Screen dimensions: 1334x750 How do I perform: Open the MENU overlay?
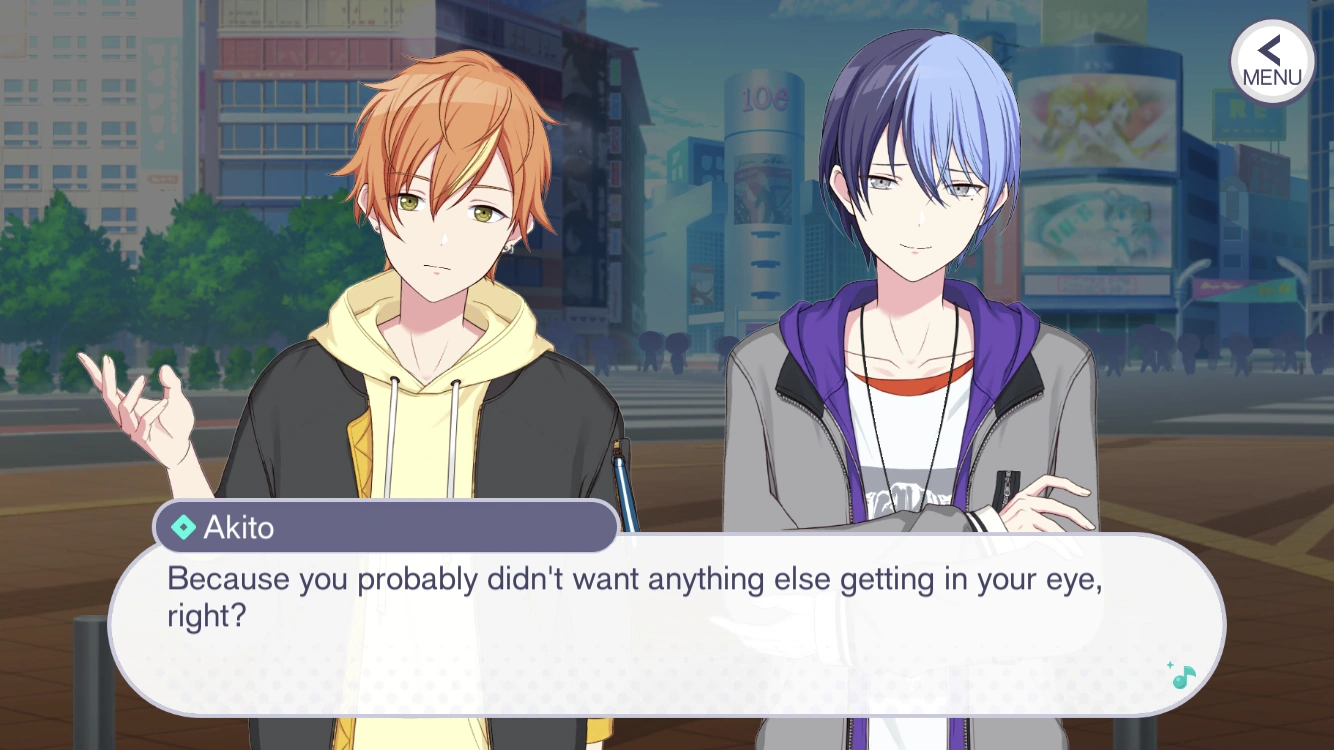click(1271, 62)
